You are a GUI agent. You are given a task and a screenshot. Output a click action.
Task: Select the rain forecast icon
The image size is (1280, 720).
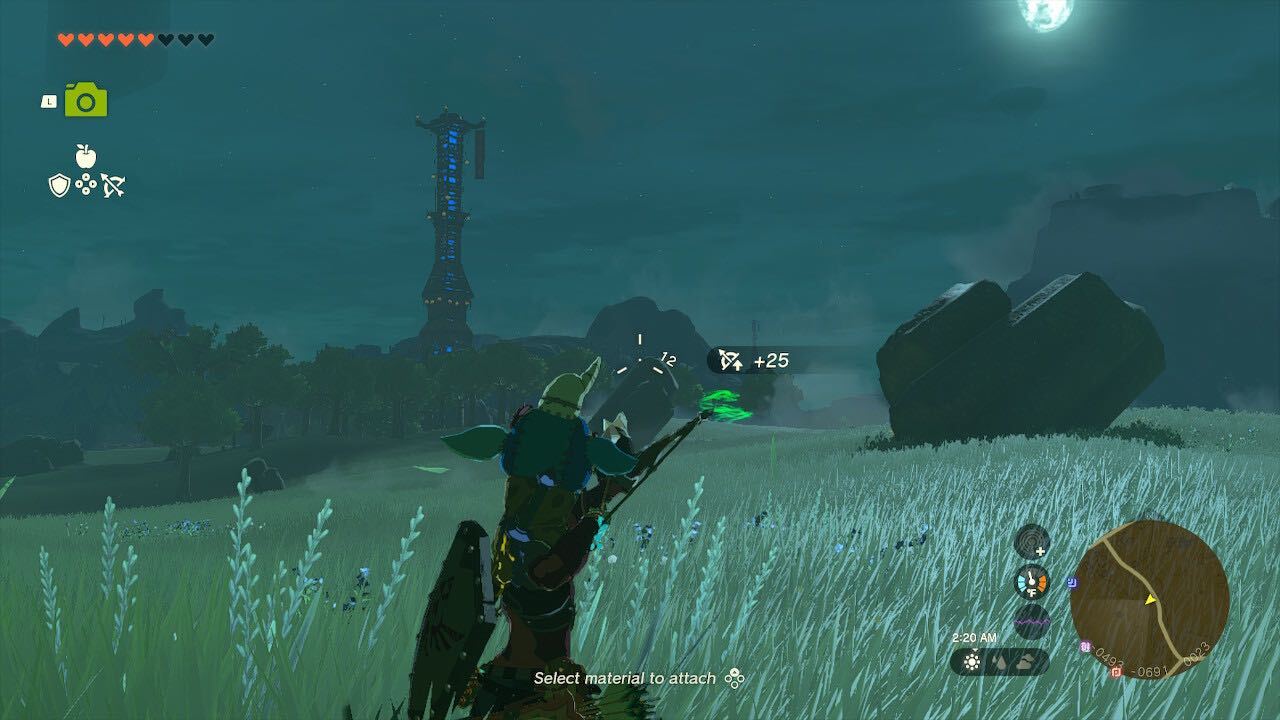tap(999, 662)
